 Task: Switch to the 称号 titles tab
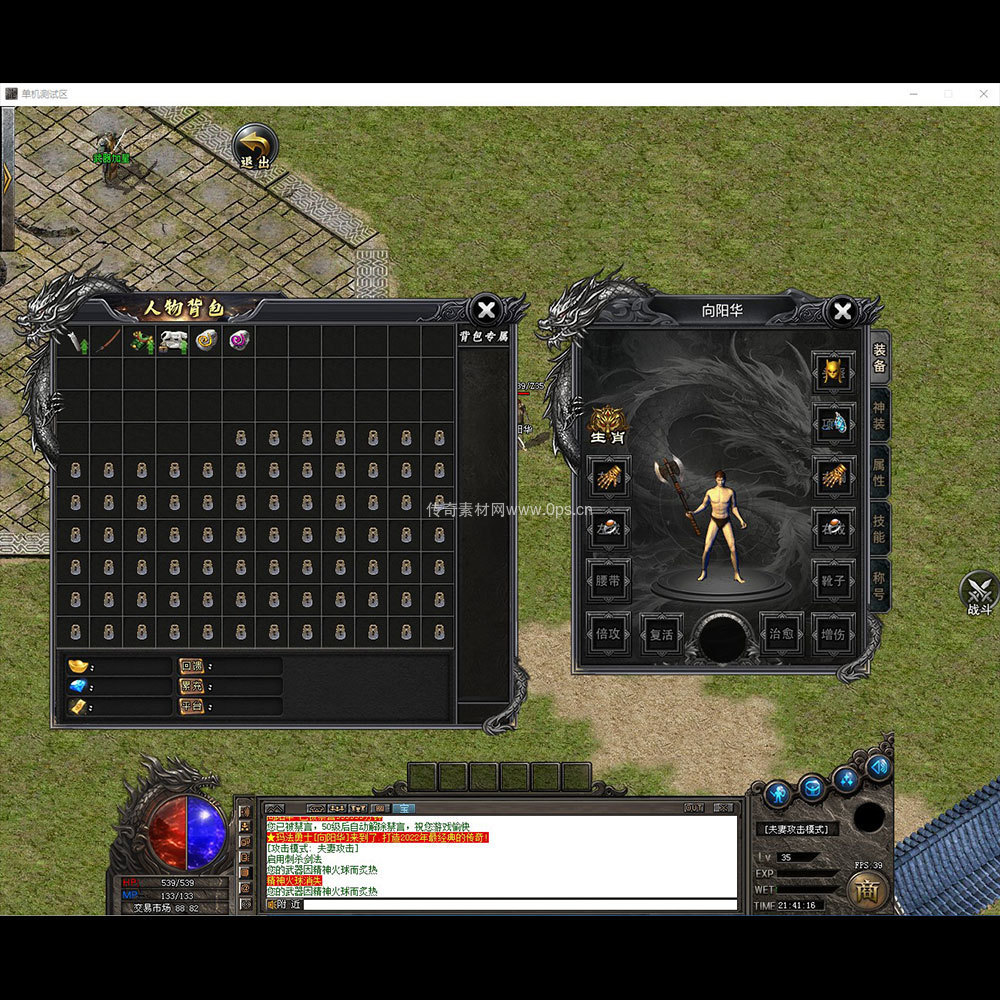click(x=879, y=585)
